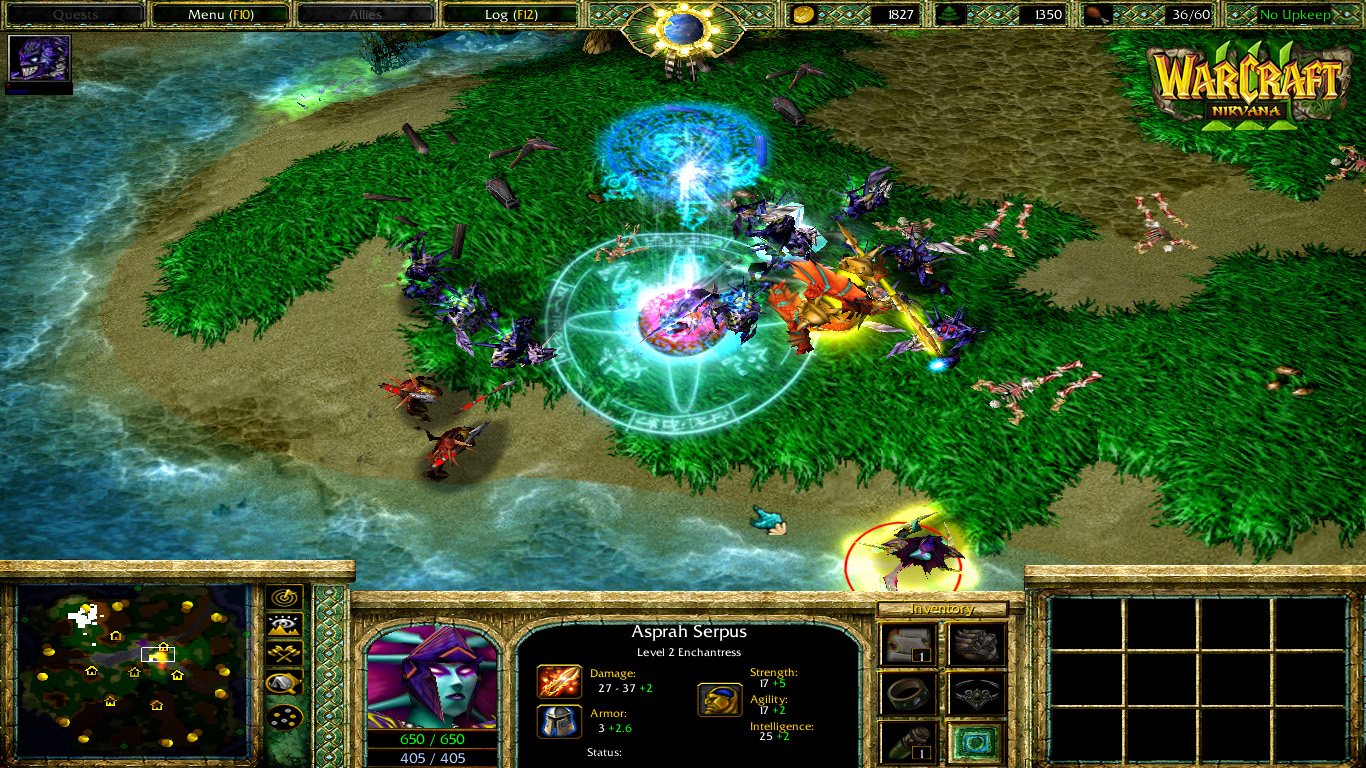The height and width of the screenshot is (768, 1366).
Task: Toggle the circle of coins icon on the sidebar
Action: 285,717
